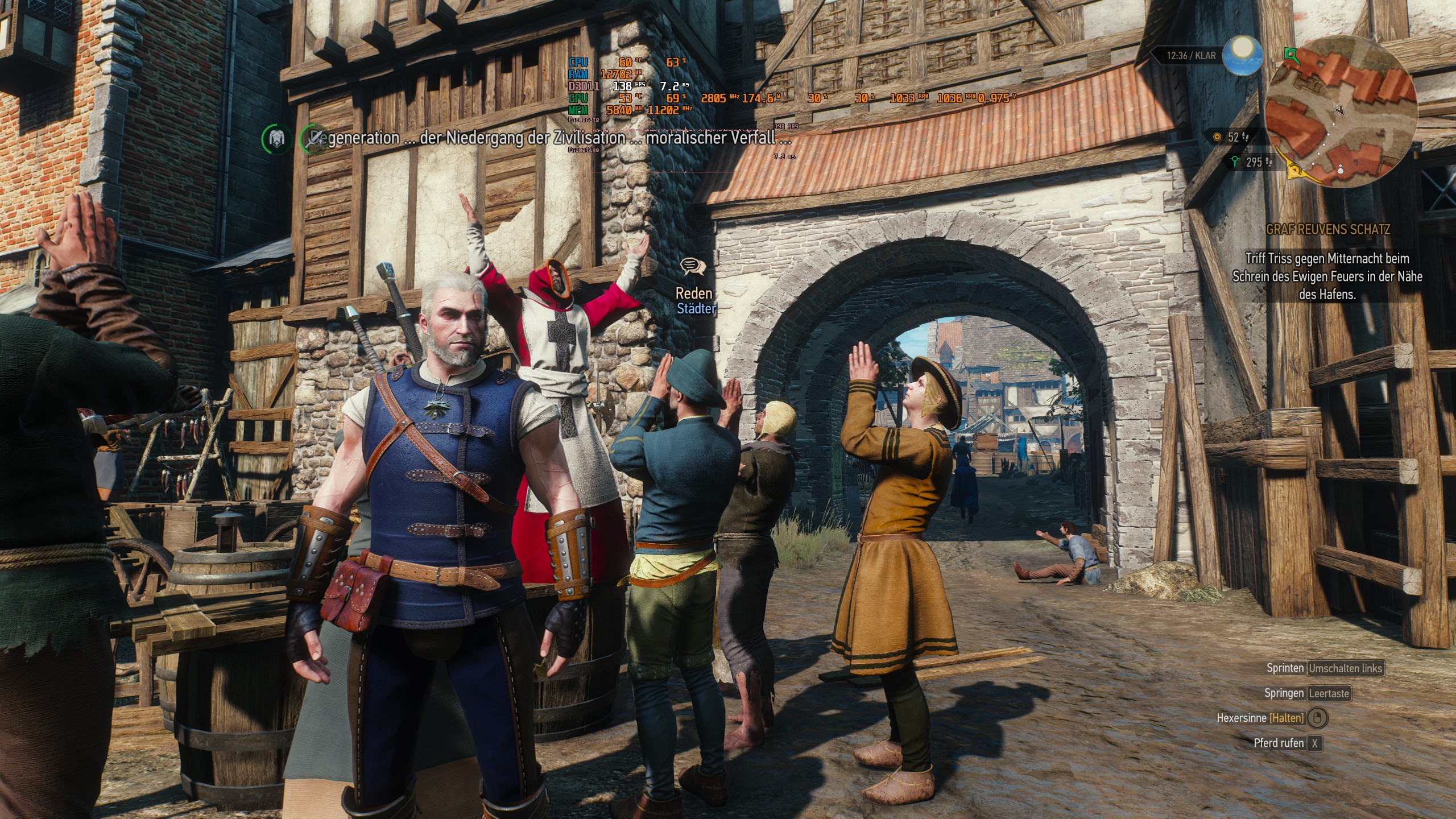Click the money bag marker on the minimap
The image size is (1456, 819).
click(1340, 171)
